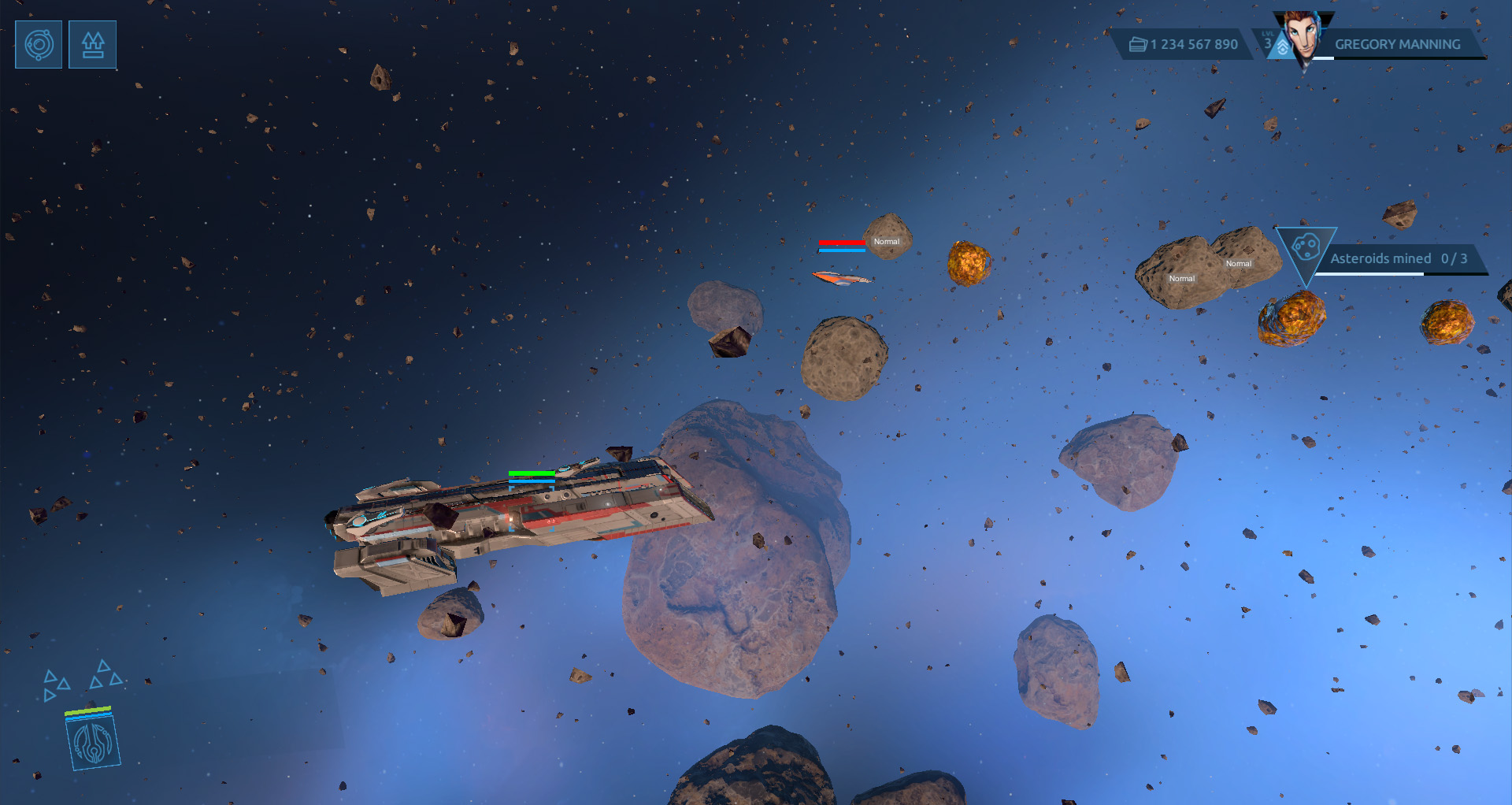Click the double up-arrow upgrade button
The width and height of the screenshot is (1512, 805).
click(x=93, y=45)
